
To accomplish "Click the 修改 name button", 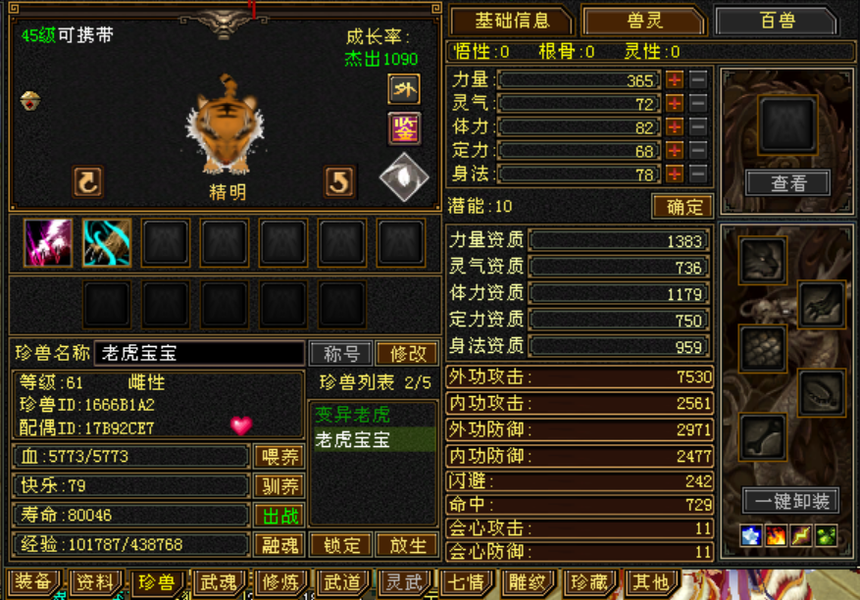I will [407, 354].
